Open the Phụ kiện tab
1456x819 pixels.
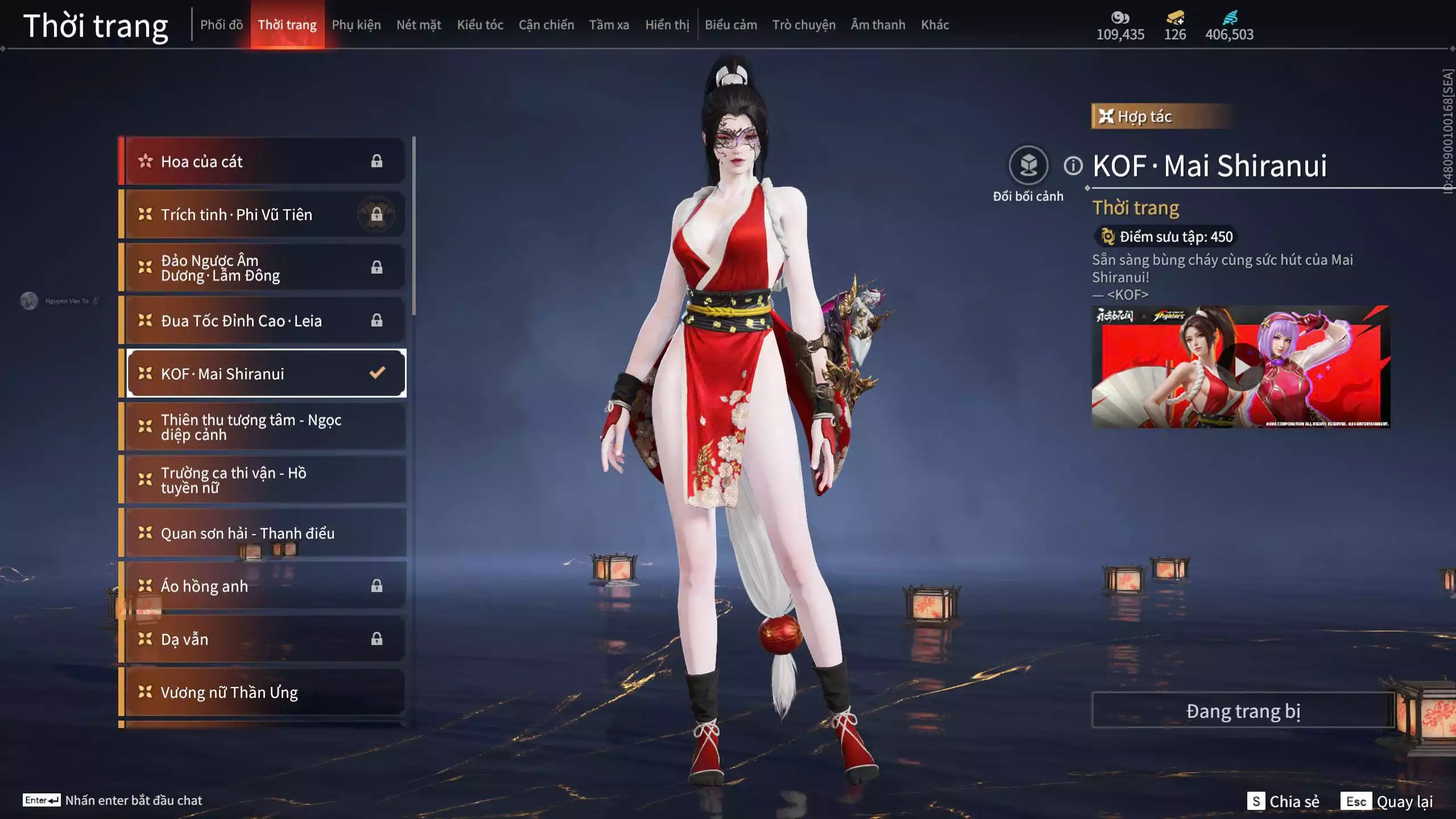pos(356,25)
